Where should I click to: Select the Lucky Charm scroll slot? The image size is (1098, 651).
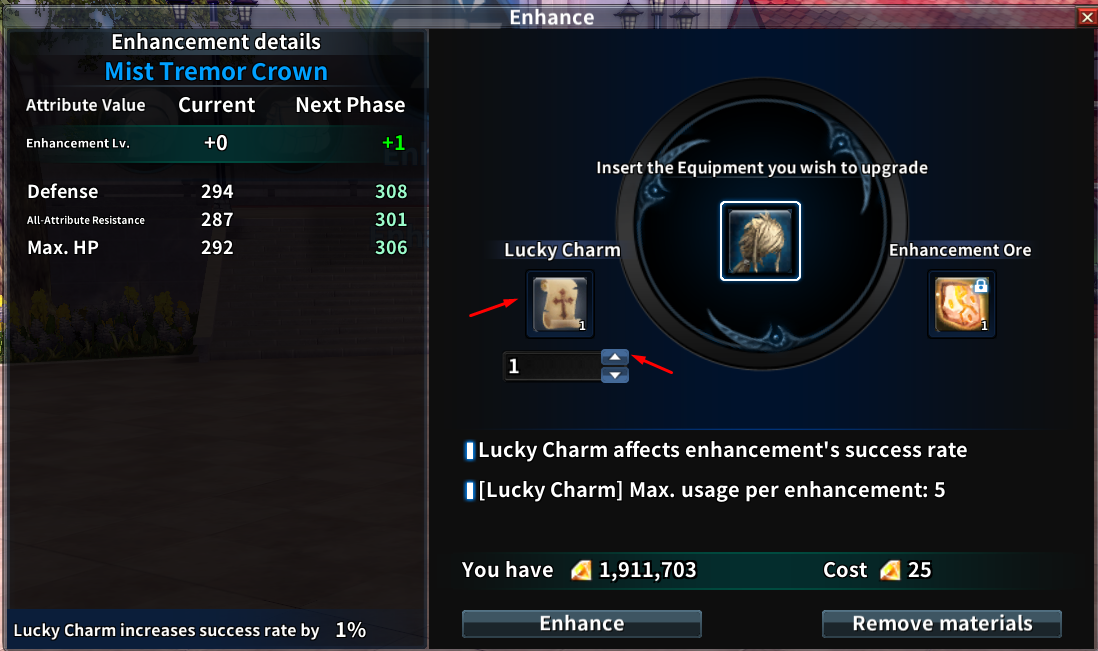click(x=560, y=304)
